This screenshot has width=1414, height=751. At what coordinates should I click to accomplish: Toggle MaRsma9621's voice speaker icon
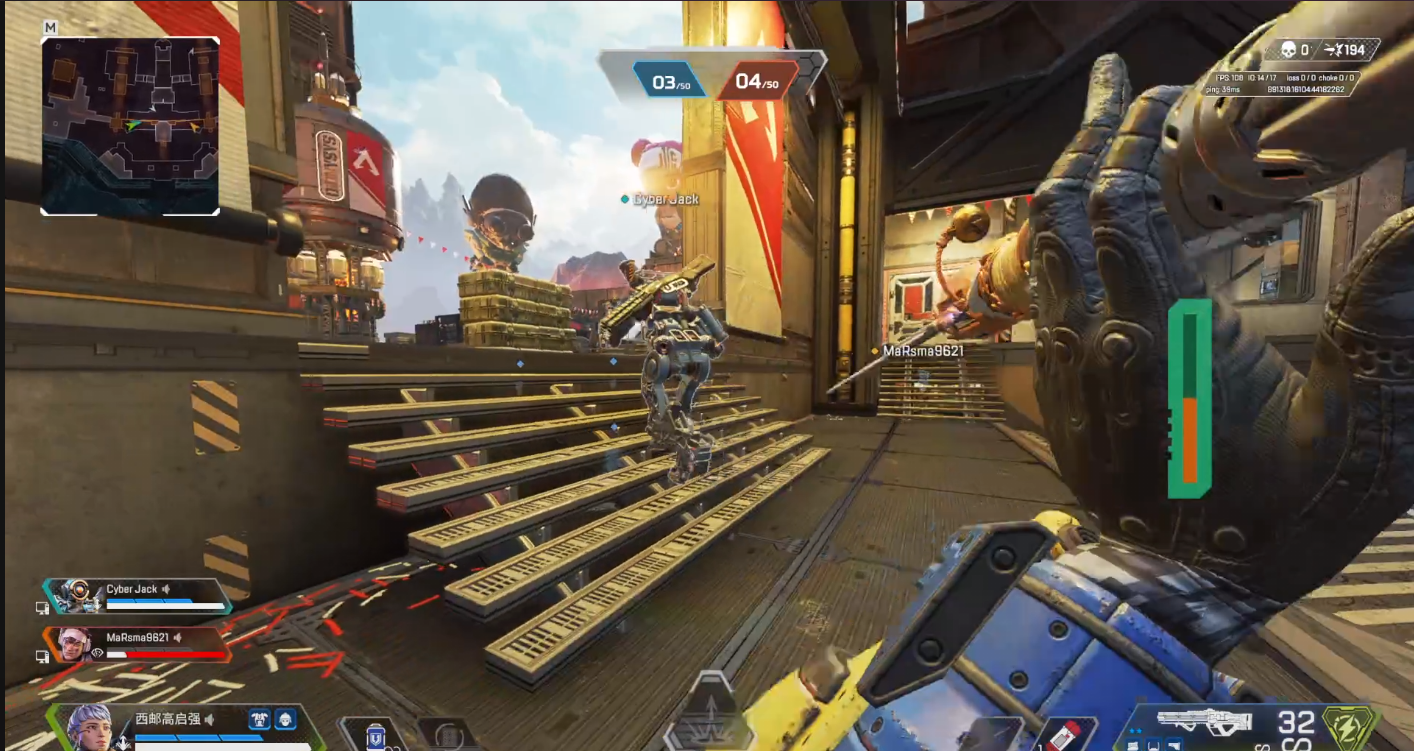click(x=177, y=637)
